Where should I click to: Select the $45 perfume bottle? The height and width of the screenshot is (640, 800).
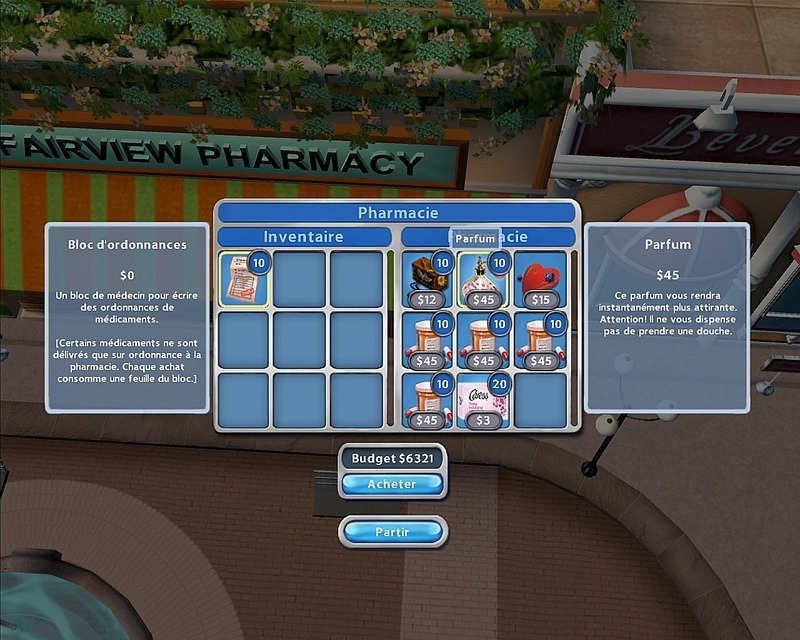pos(483,280)
